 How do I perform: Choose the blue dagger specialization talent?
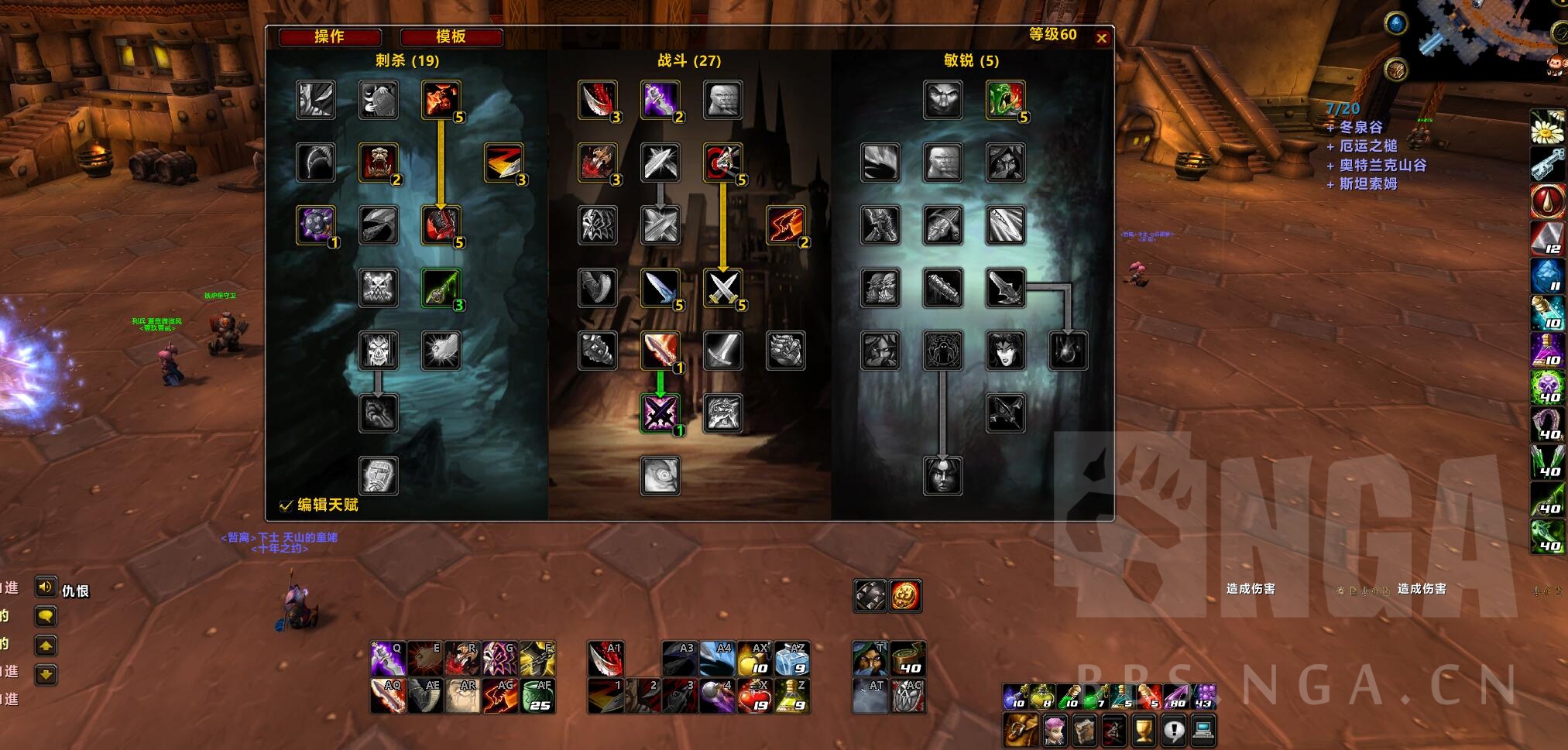coord(660,288)
